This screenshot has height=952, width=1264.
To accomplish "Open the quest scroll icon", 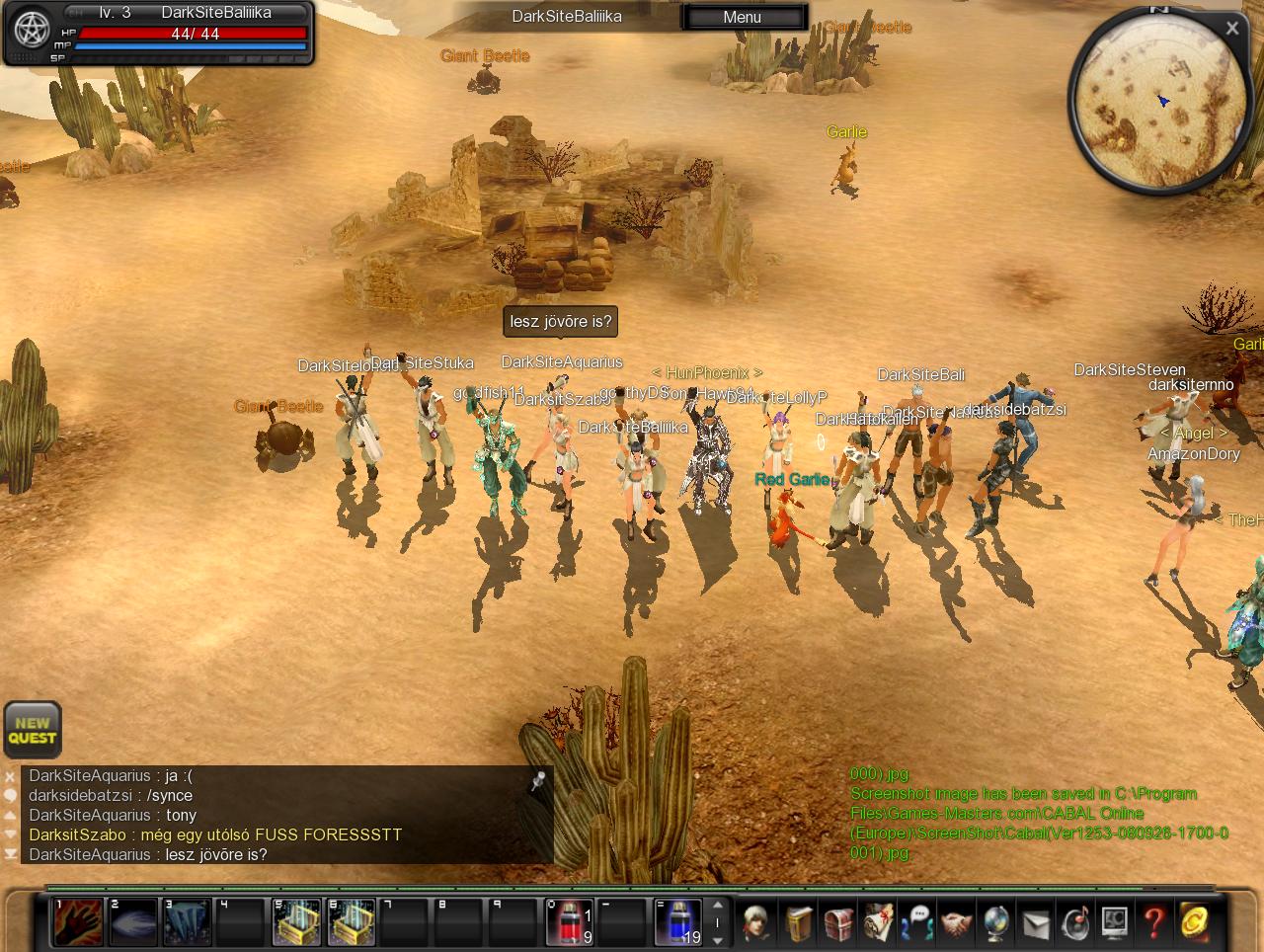I will [878, 923].
